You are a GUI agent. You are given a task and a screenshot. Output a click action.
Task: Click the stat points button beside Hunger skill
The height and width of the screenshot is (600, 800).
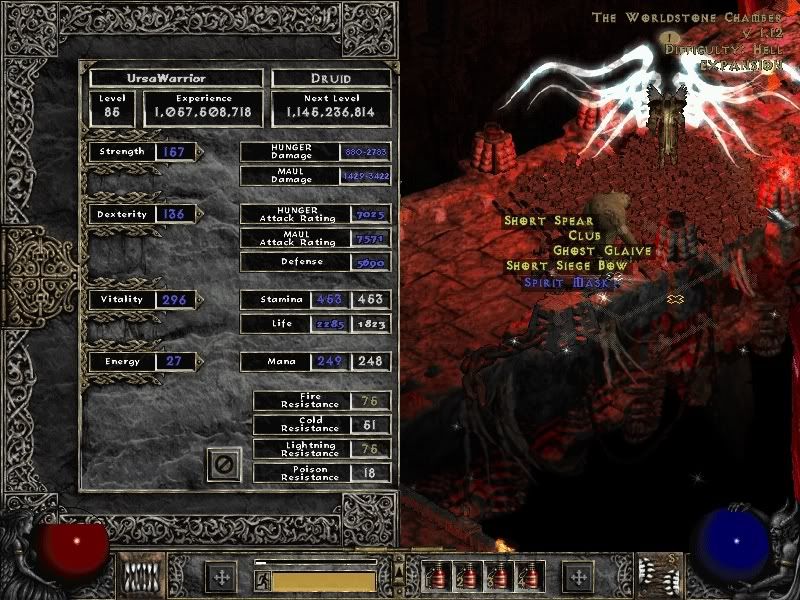pos(220,576)
